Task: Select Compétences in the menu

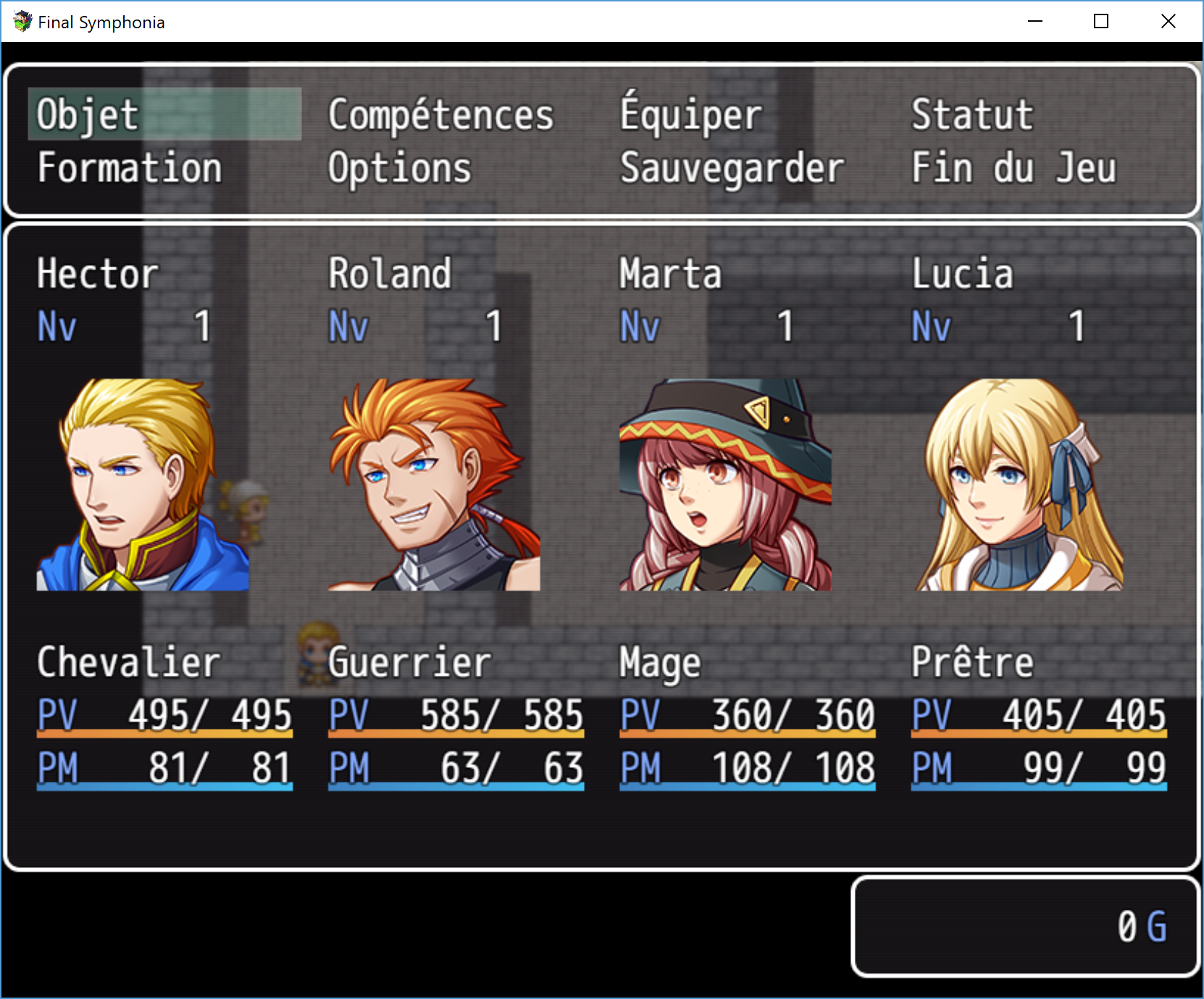Action: (x=440, y=114)
